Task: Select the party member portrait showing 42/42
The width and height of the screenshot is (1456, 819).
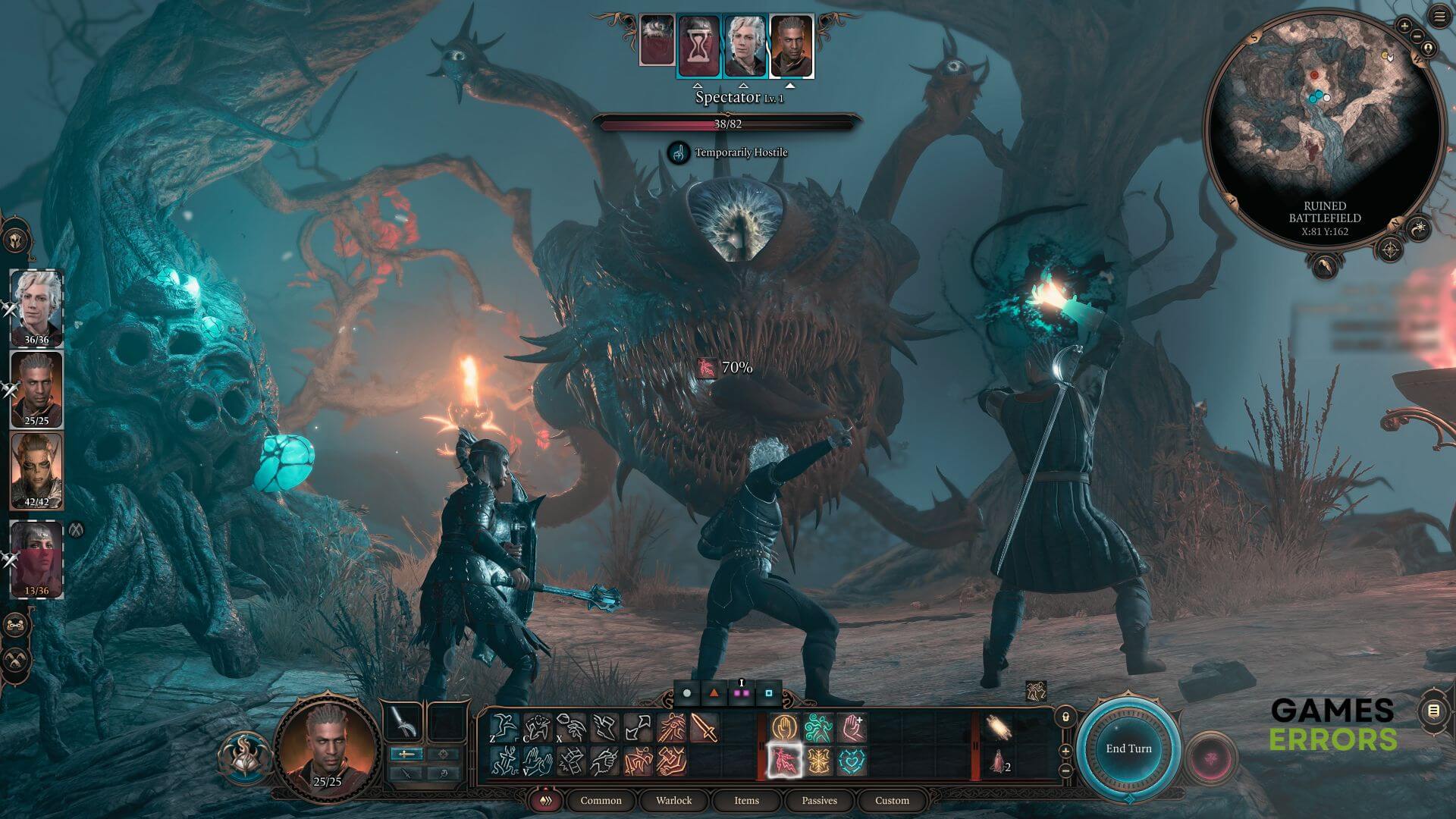Action: 36,470
